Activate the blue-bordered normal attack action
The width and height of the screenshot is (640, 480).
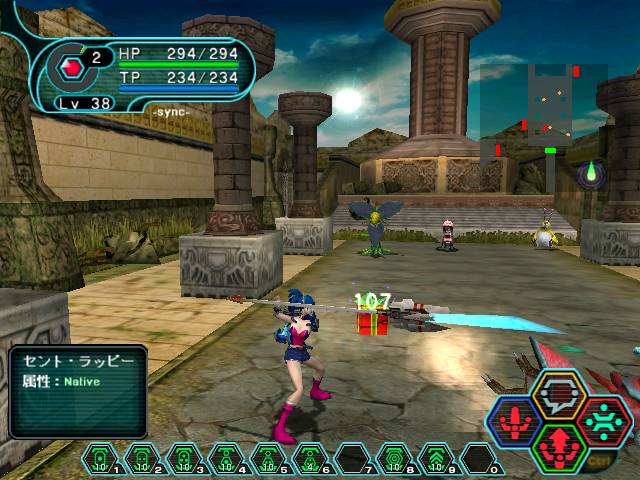click(x=516, y=421)
